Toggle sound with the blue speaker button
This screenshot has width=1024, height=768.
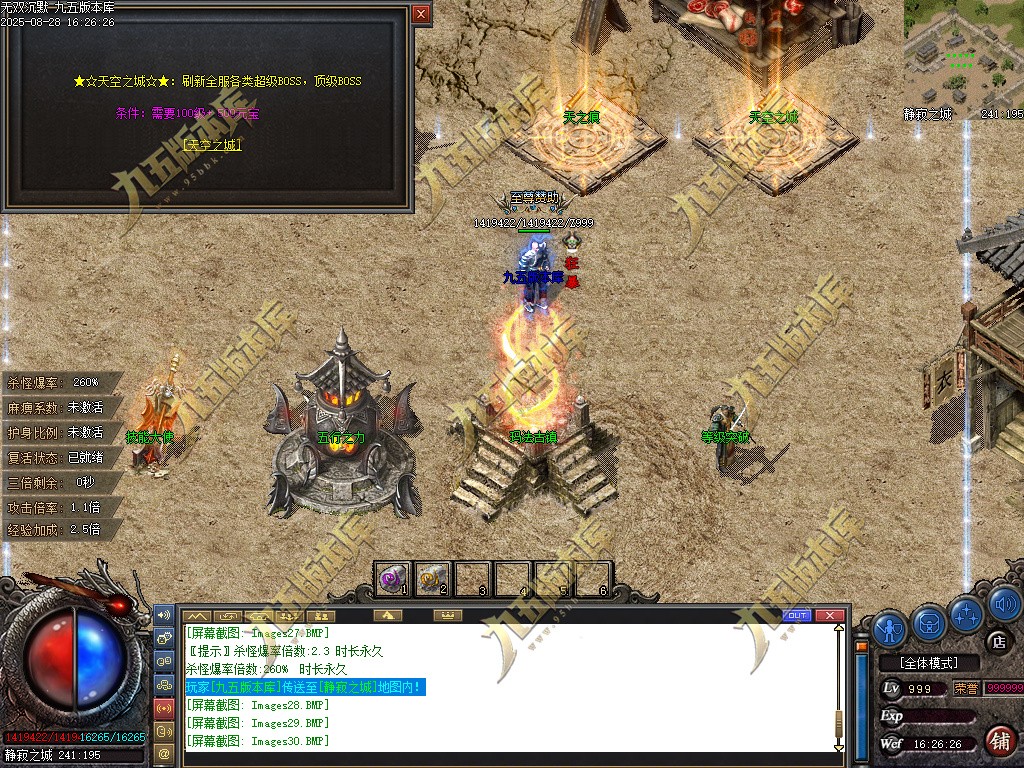(x=1003, y=604)
